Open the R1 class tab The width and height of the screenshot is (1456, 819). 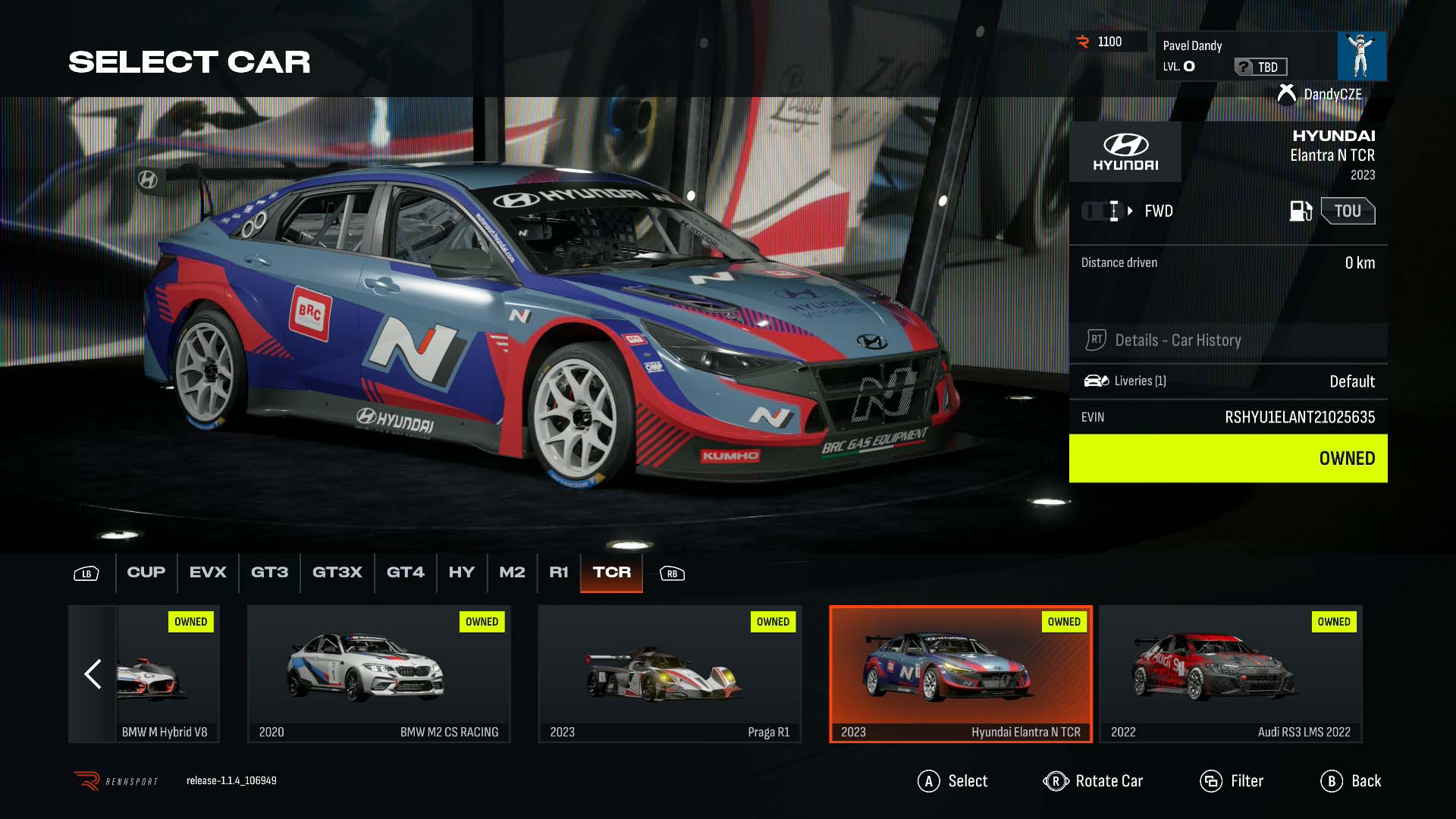(x=558, y=573)
